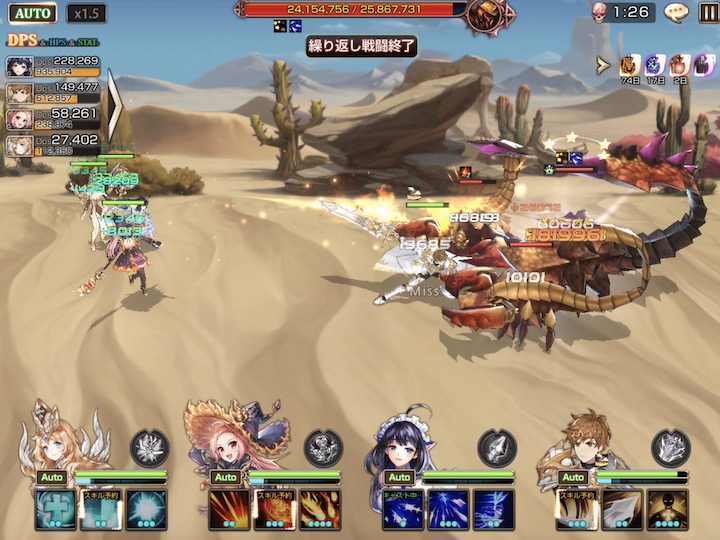
Task: Toggle Auto for the witch-hat mage
Action: coord(226,477)
